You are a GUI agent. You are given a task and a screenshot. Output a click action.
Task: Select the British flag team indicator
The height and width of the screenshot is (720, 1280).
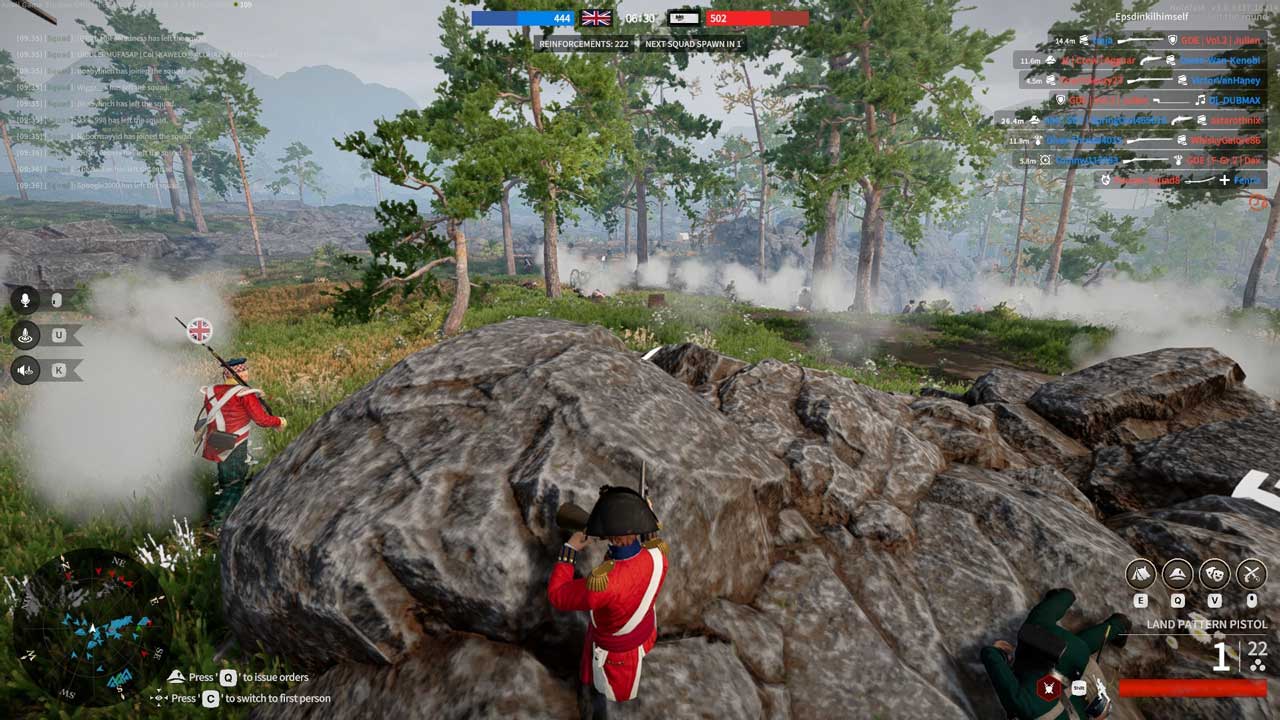click(x=596, y=18)
